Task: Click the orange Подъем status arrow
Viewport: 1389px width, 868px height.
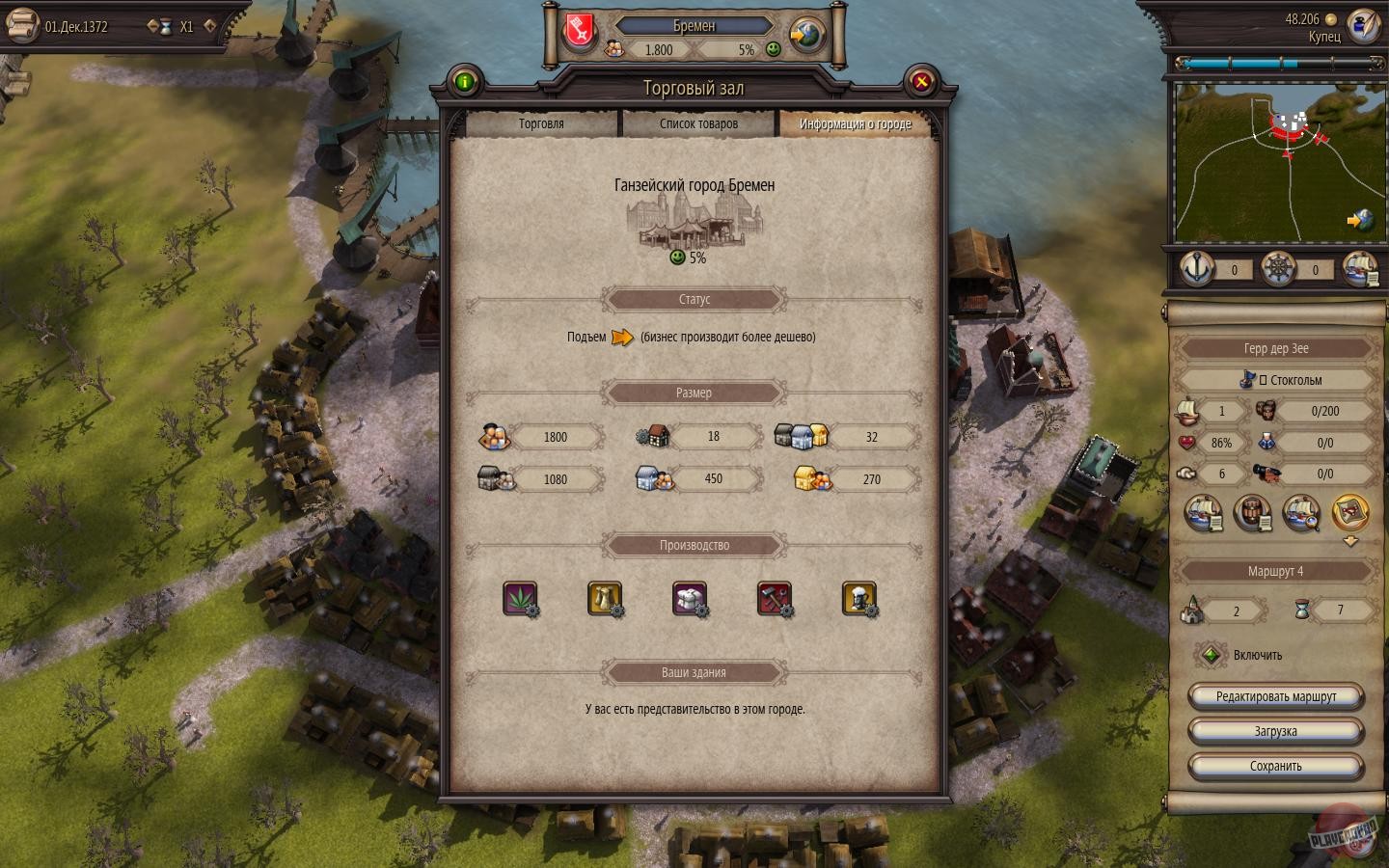Action: coord(621,338)
